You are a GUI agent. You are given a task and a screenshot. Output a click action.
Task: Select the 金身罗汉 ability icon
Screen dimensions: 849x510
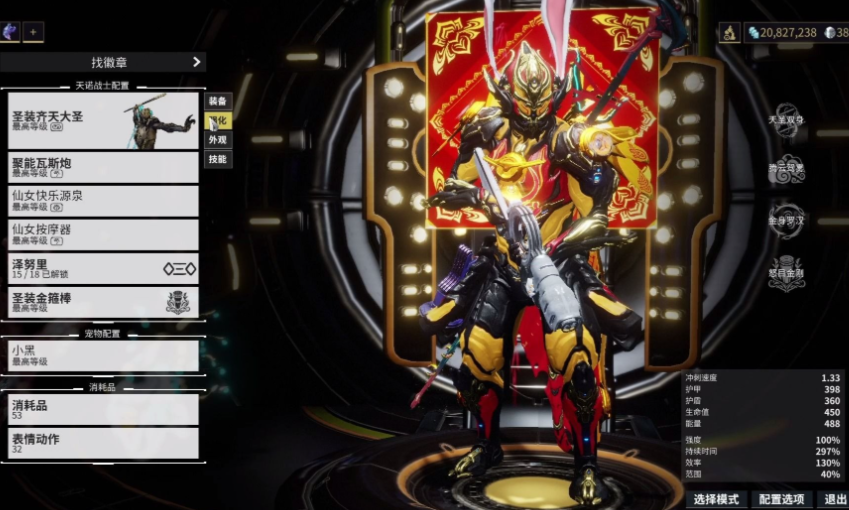pos(787,220)
